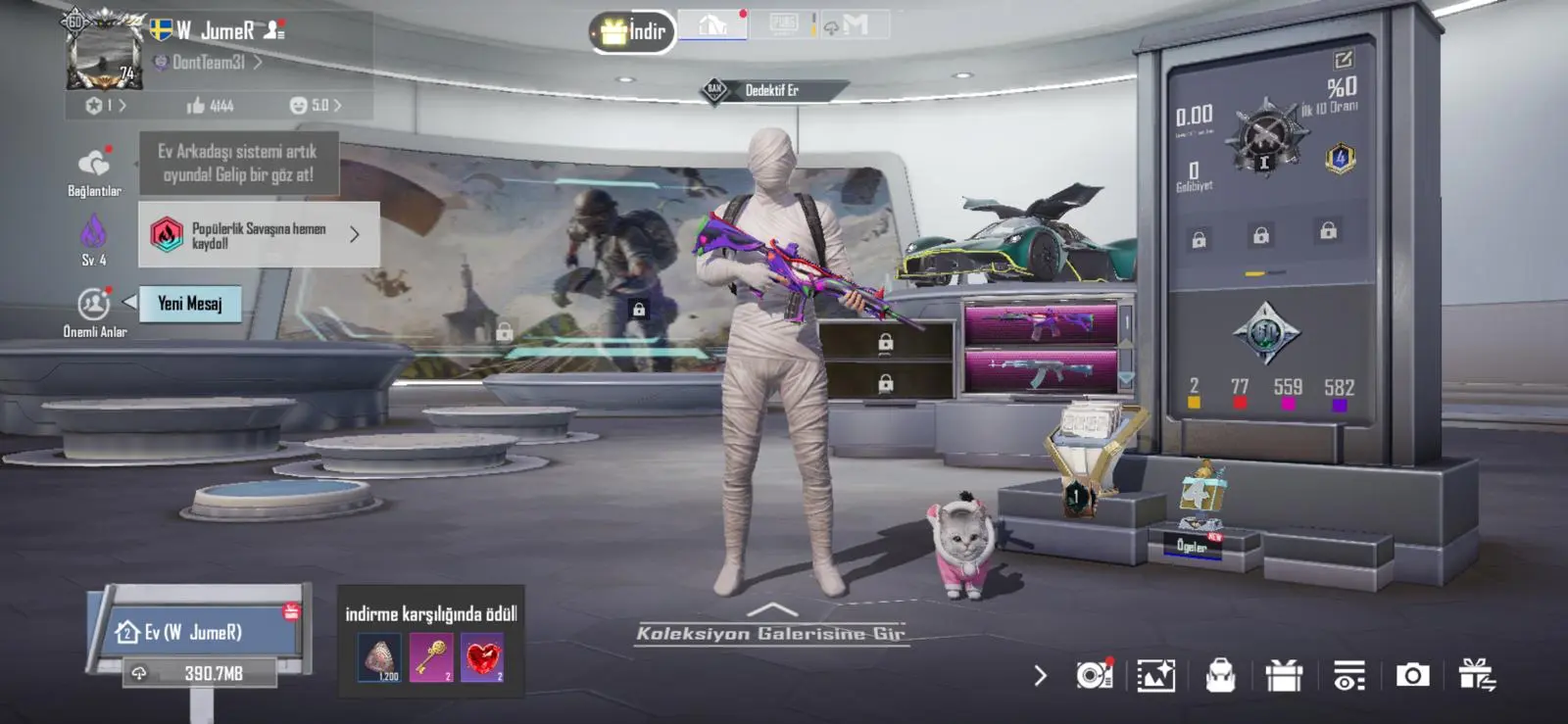Screen dimensions: 1568x724
Task: Switch to the PUBG tab
Action: coord(783,24)
